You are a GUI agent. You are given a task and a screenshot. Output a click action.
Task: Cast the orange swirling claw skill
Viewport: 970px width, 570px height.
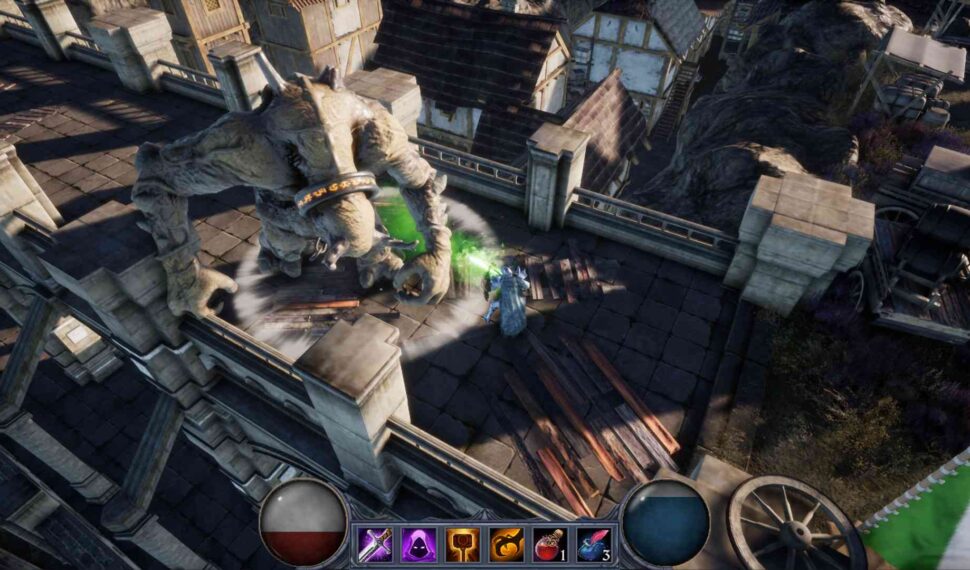(x=506, y=544)
